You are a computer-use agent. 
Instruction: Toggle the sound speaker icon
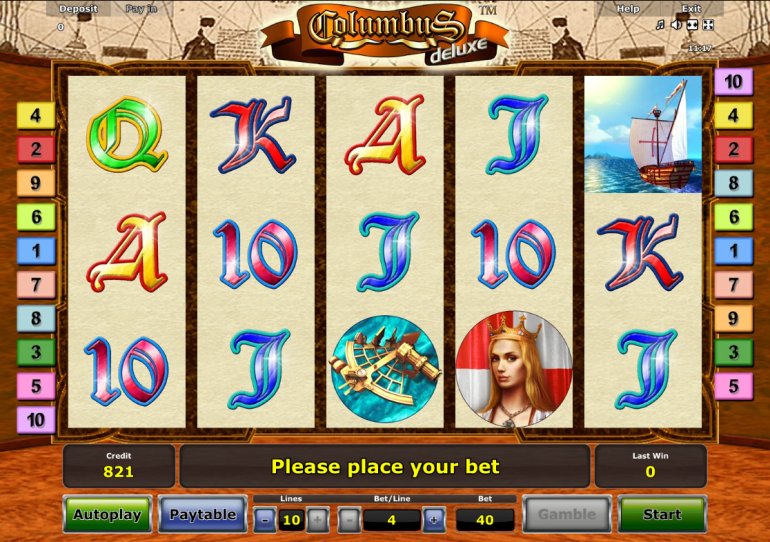tap(676, 25)
